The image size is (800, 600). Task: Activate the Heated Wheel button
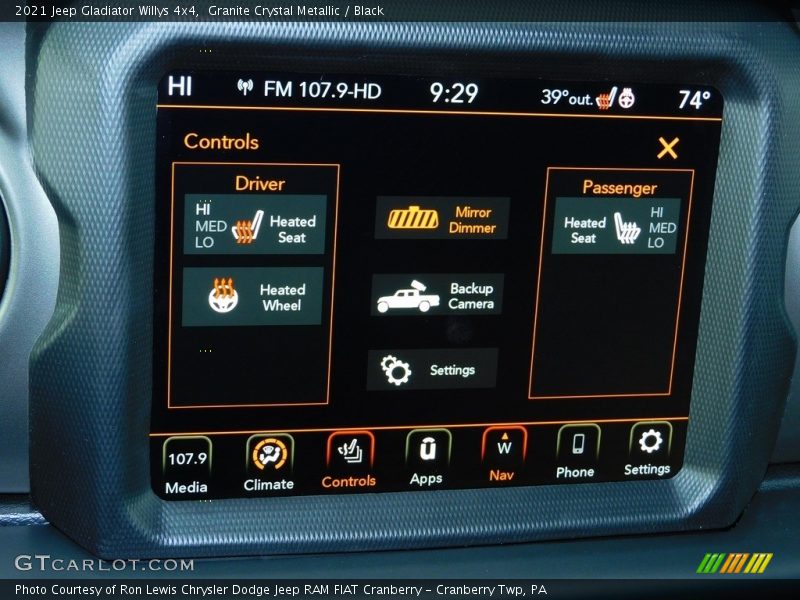point(252,296)
